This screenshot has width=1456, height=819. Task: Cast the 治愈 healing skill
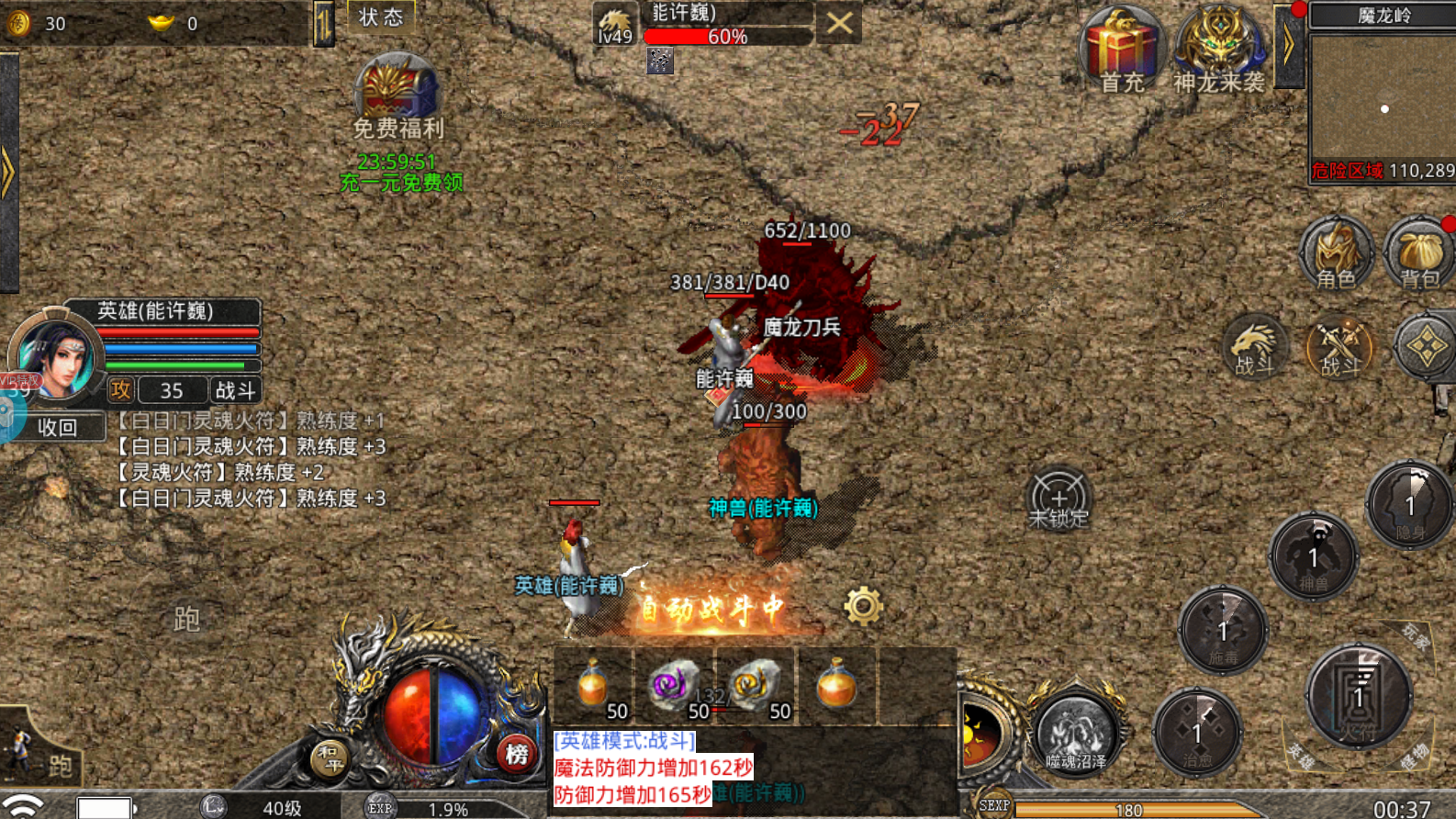1197,733
